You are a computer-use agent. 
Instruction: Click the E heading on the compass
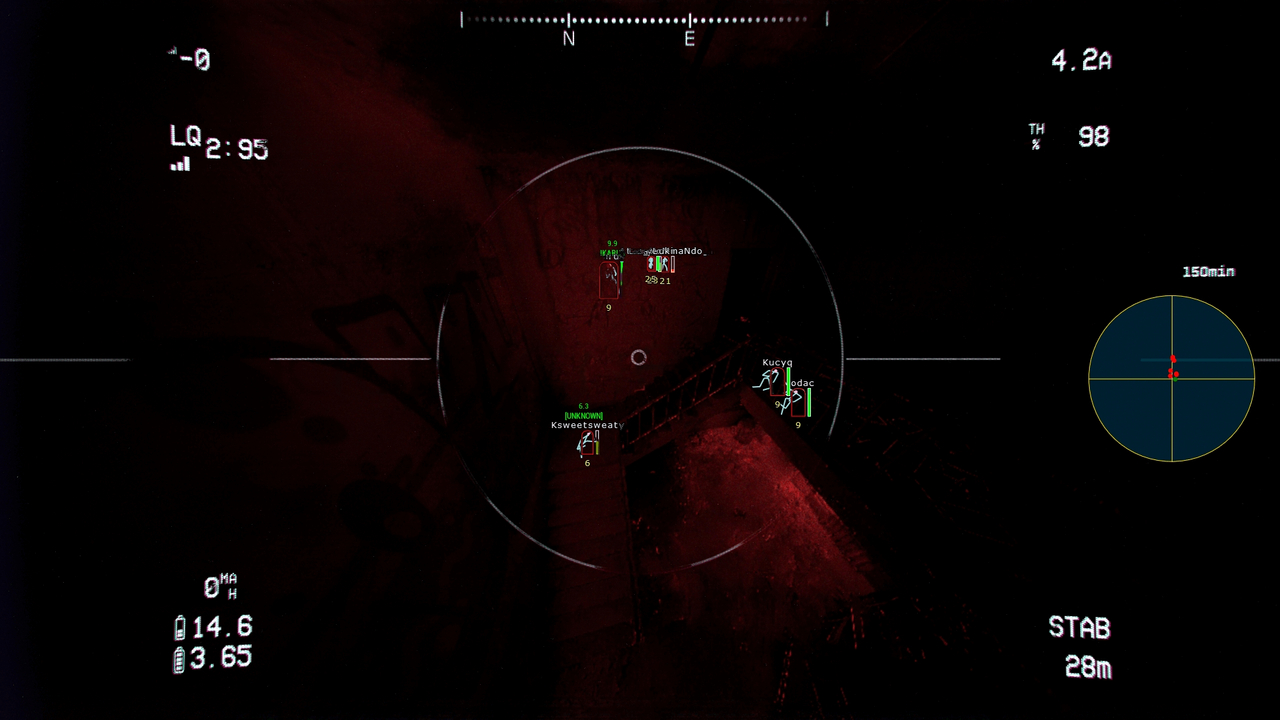(687, 38)
